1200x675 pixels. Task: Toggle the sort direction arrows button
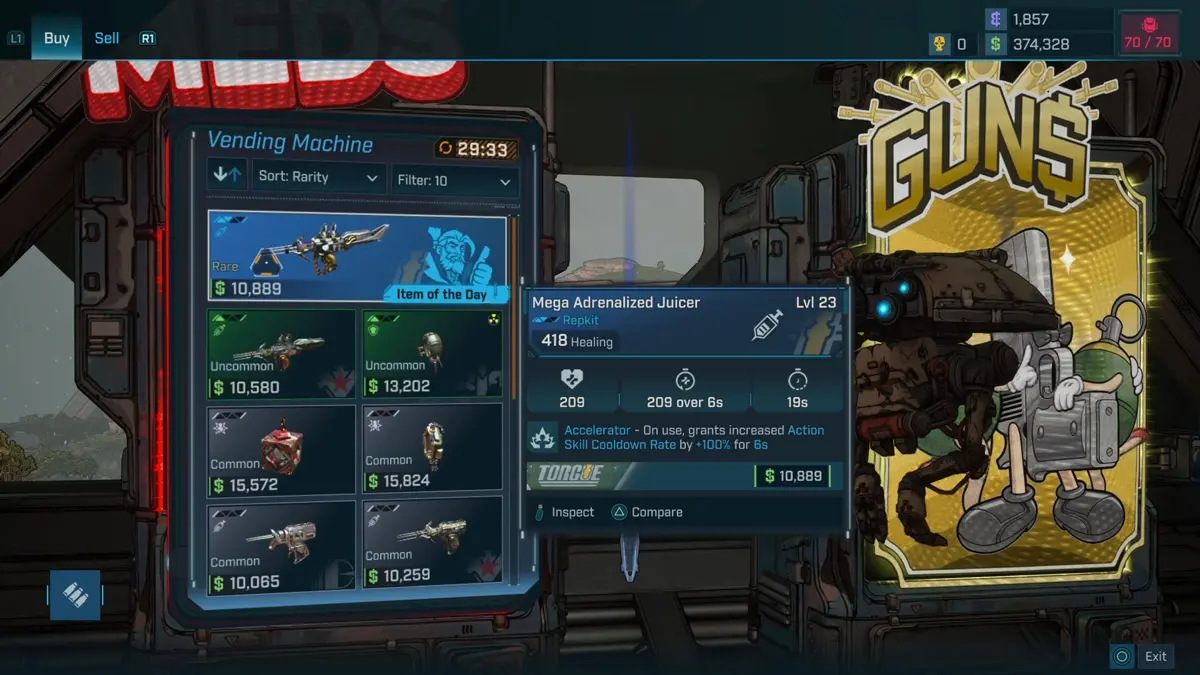coord(227,176)
